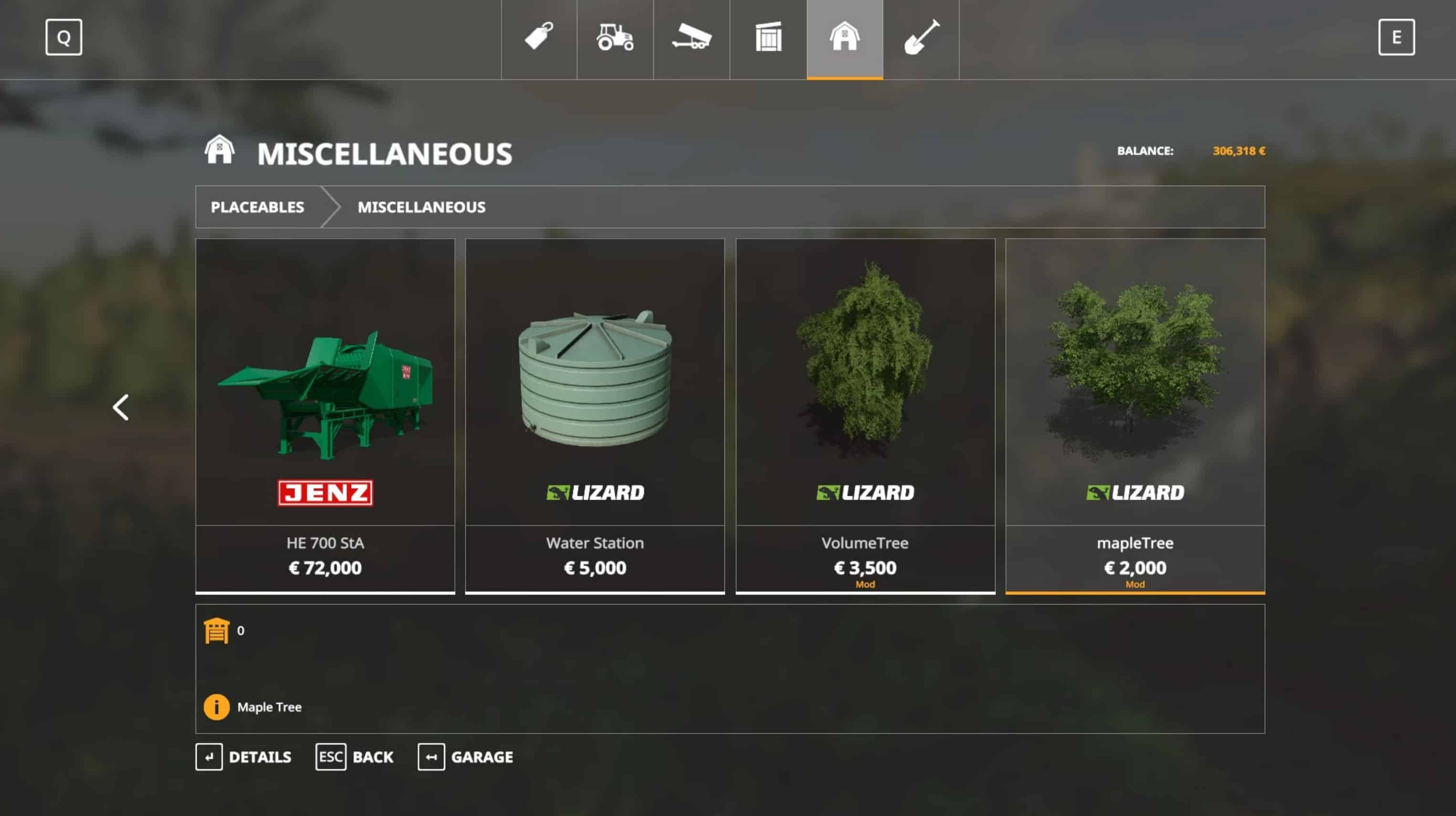Open the price tag sales tab
The height and width of the screenshot is (816, 1456).
[539, 39]
